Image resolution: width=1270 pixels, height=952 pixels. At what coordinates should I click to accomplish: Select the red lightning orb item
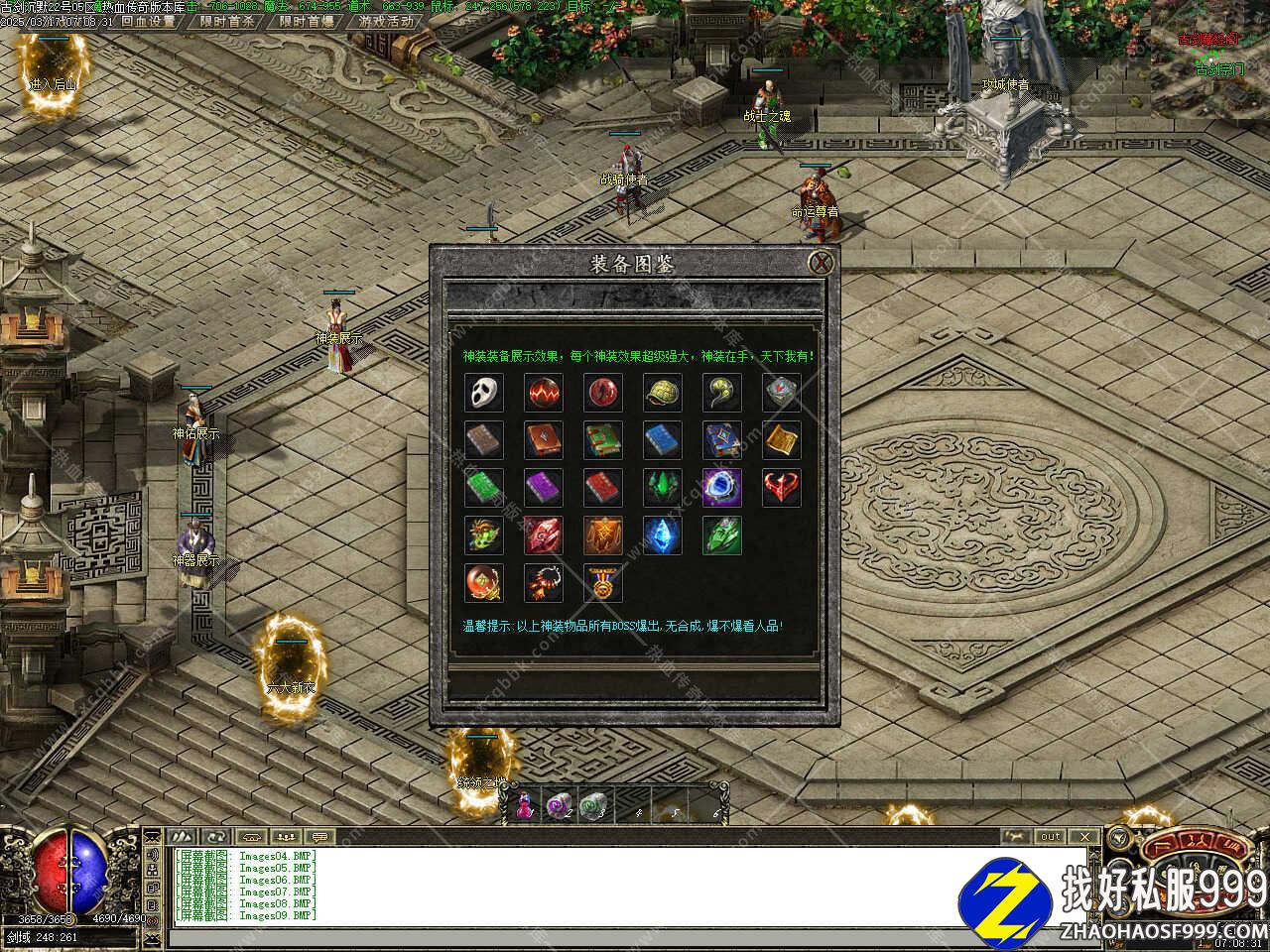pyautogui.click(x=543, y=393)
